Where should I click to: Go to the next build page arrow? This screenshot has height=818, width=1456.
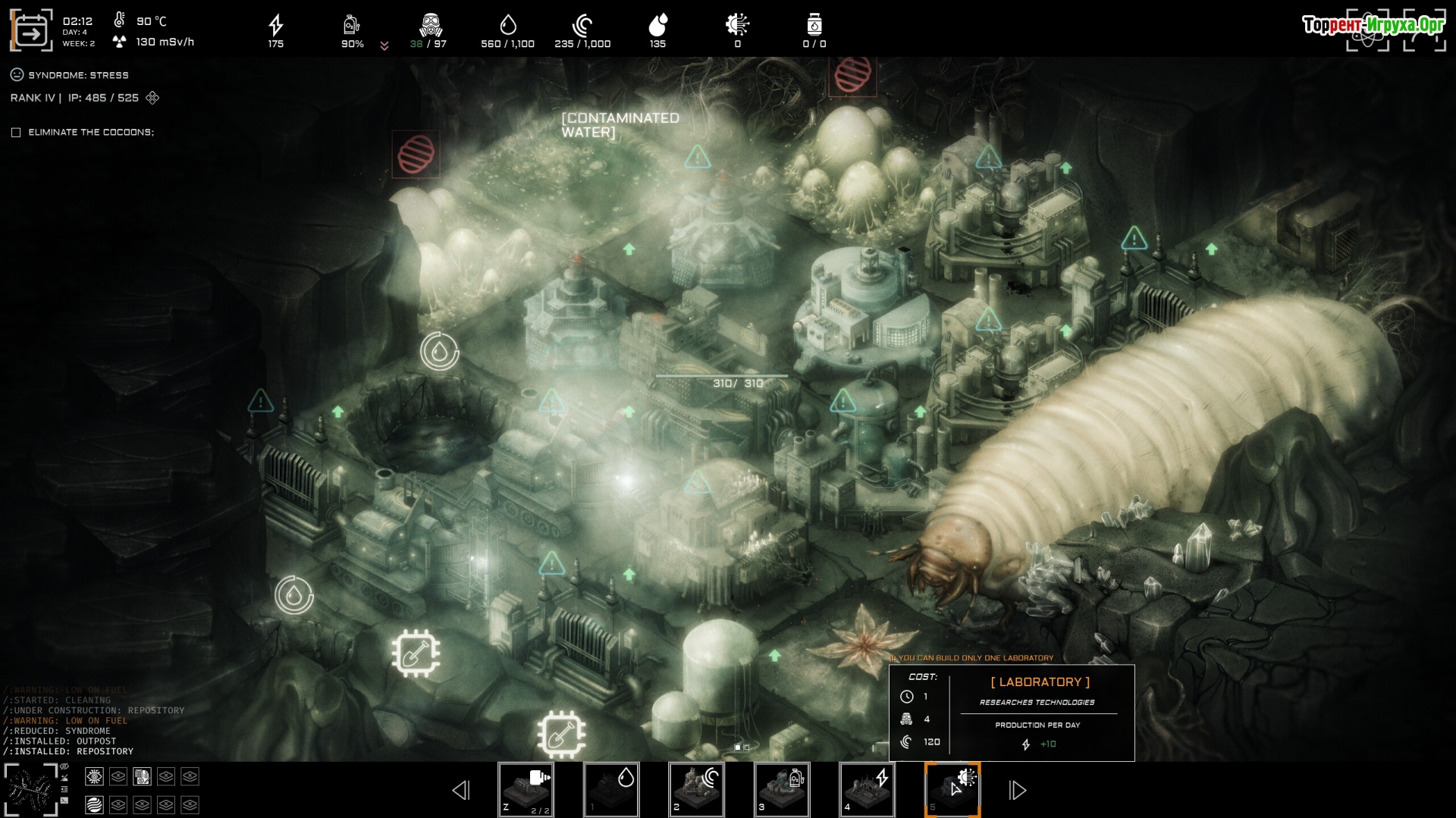tap(1017, 791)
